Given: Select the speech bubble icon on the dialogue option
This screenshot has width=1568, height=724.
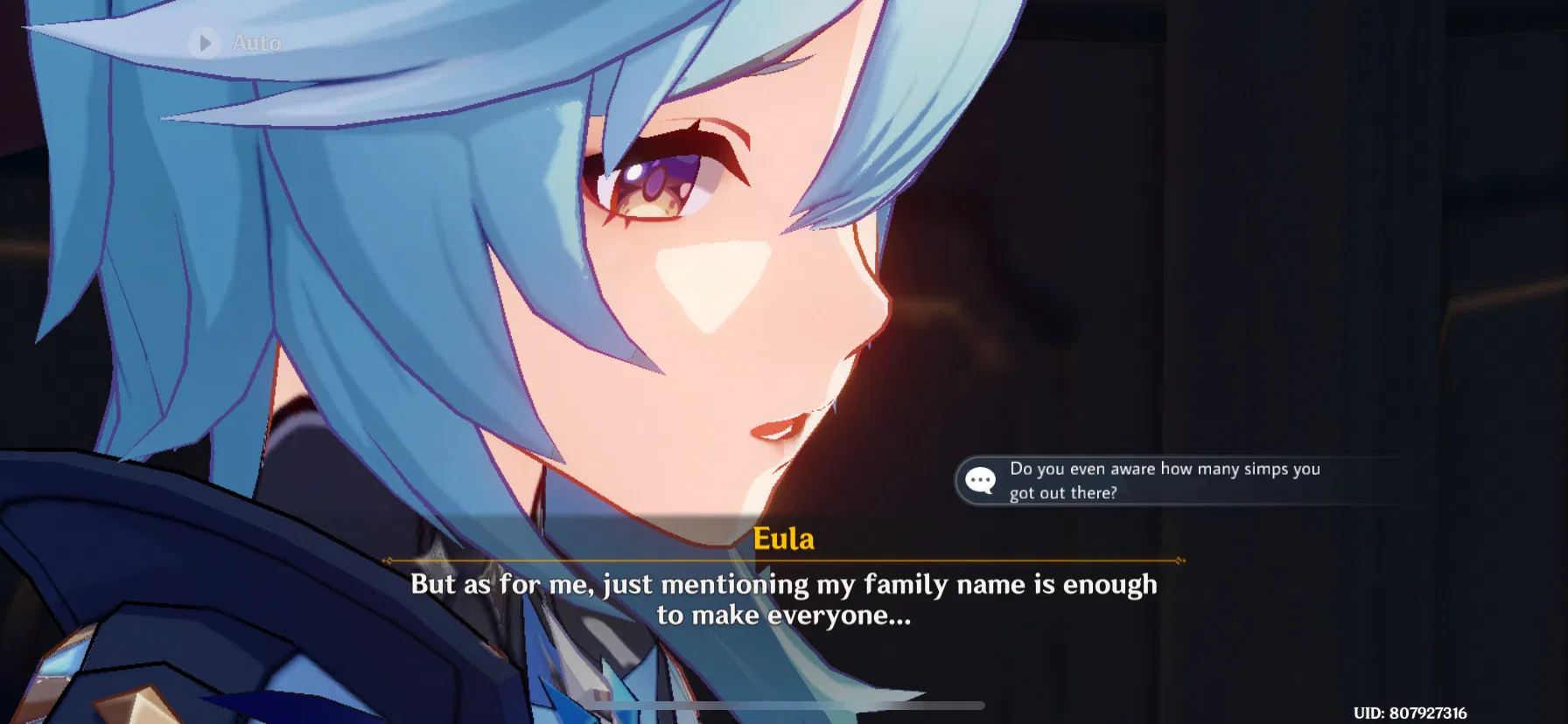Looking at the screenshot, I should (981, 479).
